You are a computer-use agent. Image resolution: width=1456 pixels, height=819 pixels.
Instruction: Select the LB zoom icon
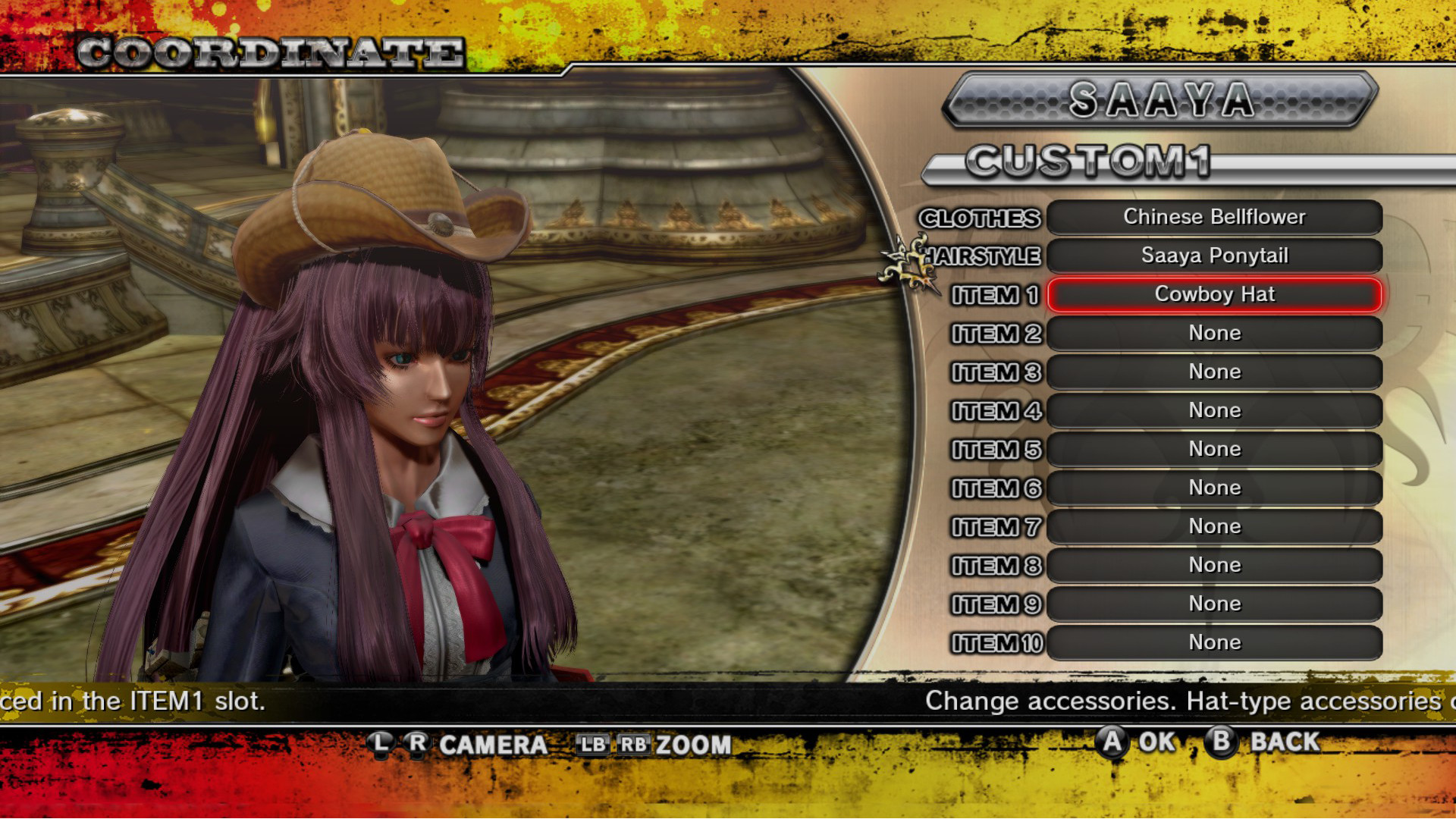595,745
